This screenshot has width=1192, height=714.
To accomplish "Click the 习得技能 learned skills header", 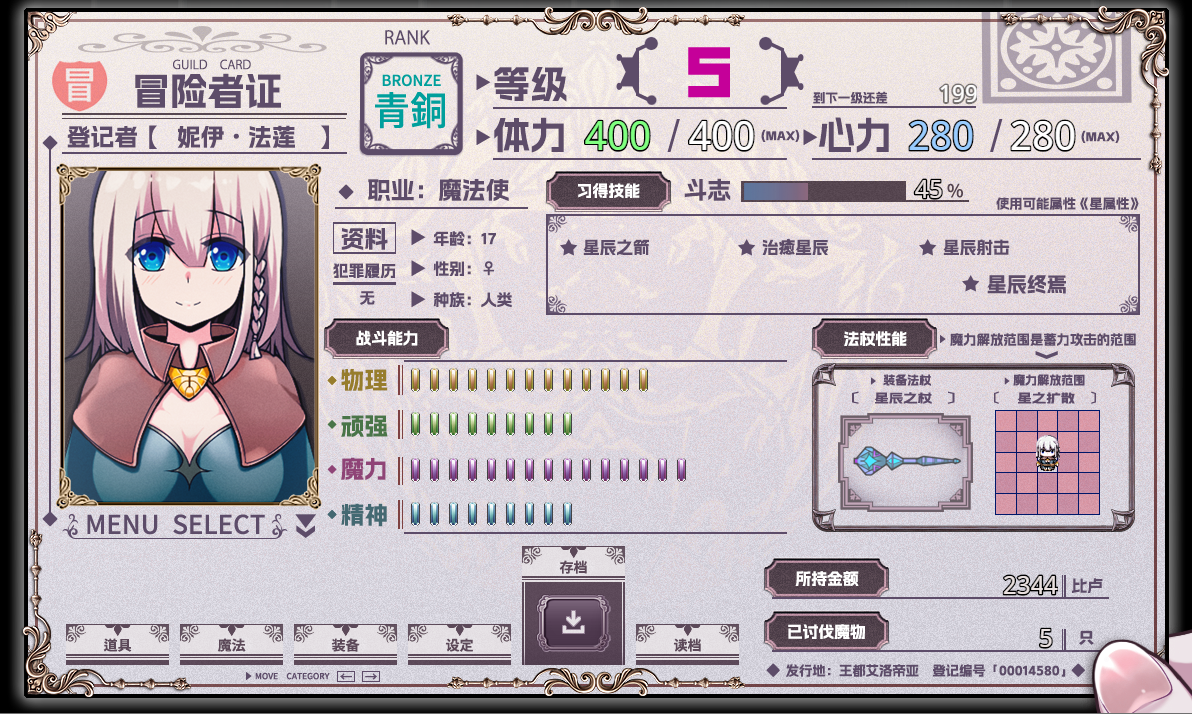I will pos(608,190).
